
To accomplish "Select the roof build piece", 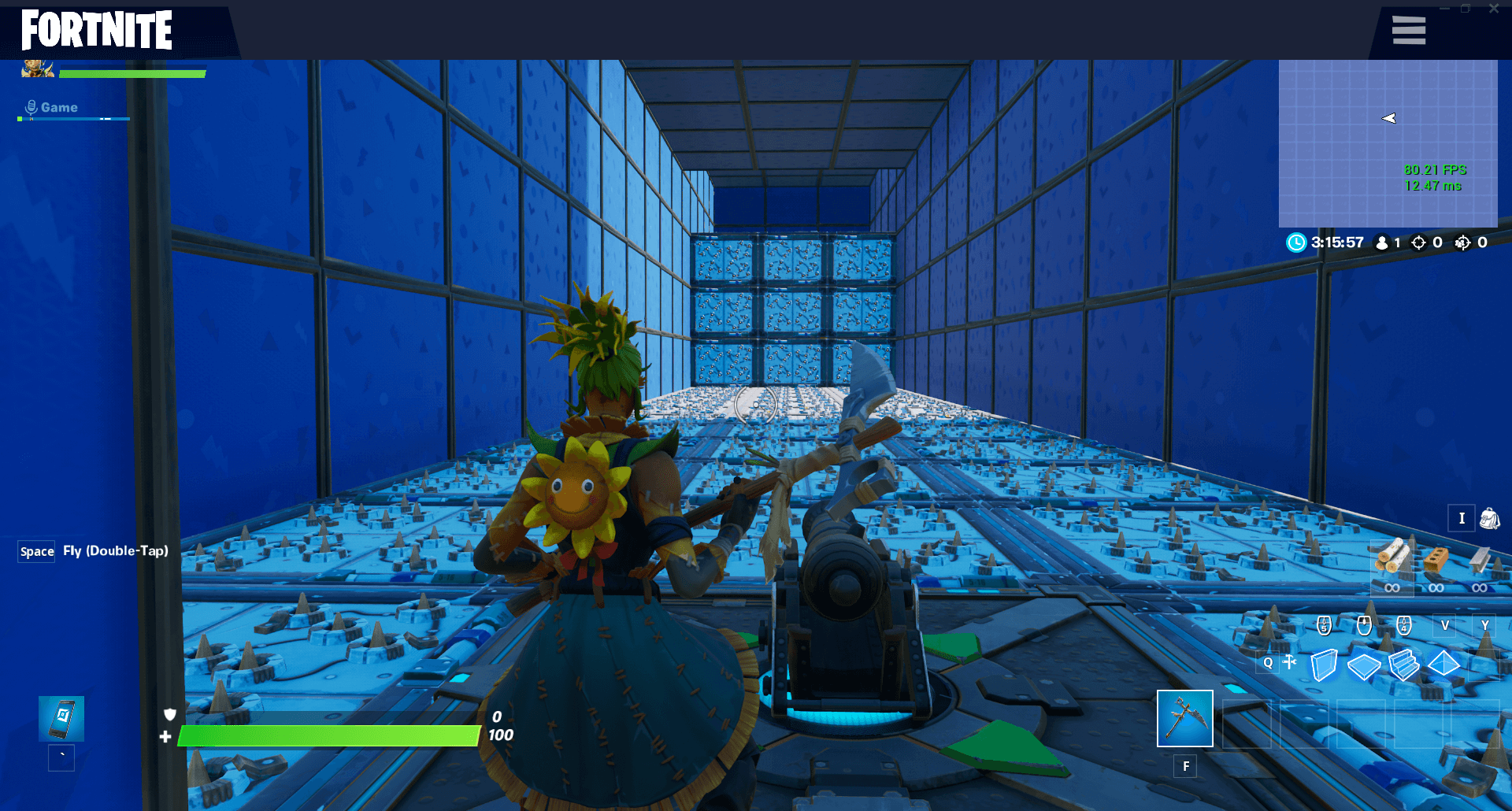I will point(1445,665).
